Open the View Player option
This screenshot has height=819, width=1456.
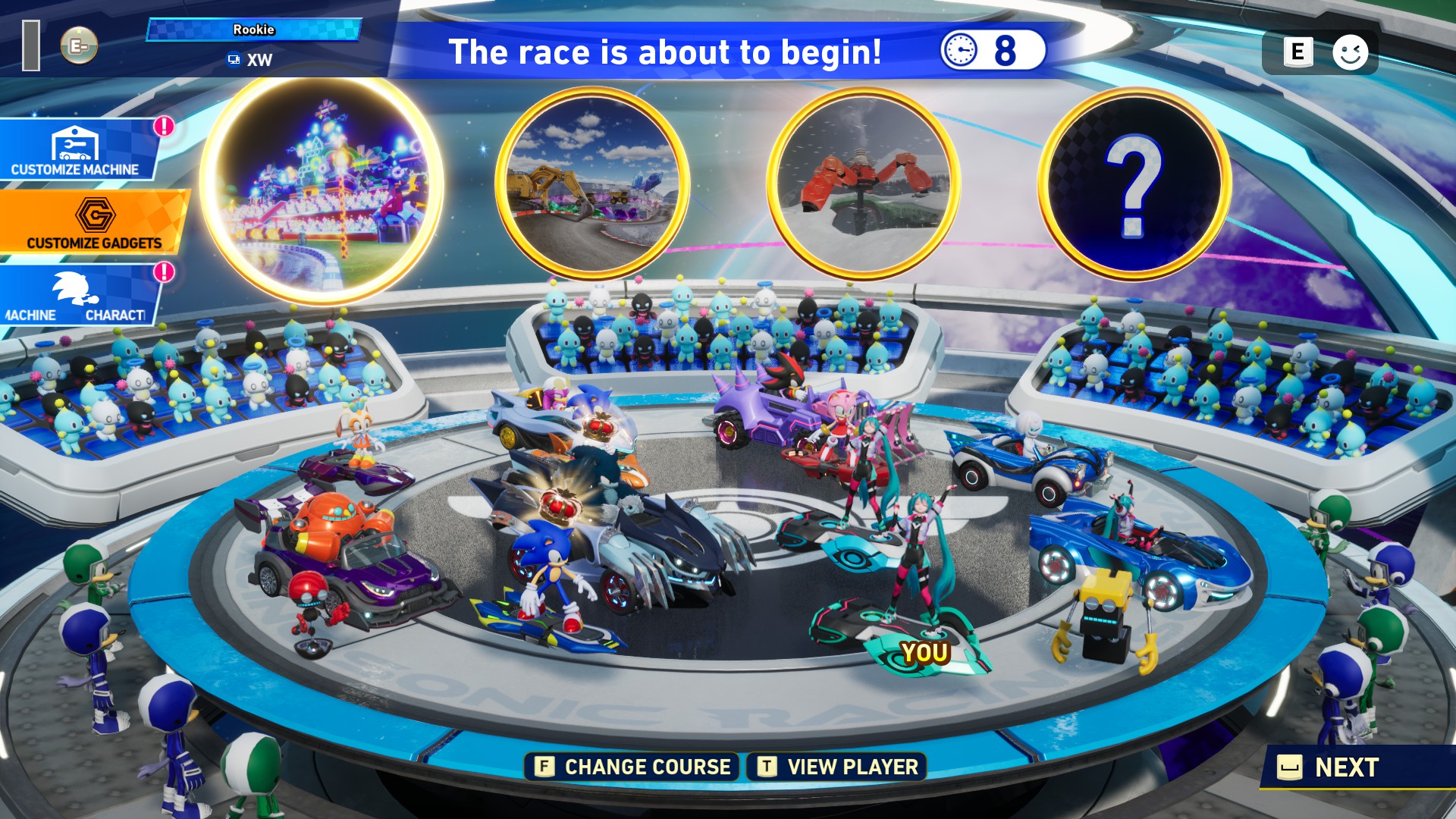839,767
